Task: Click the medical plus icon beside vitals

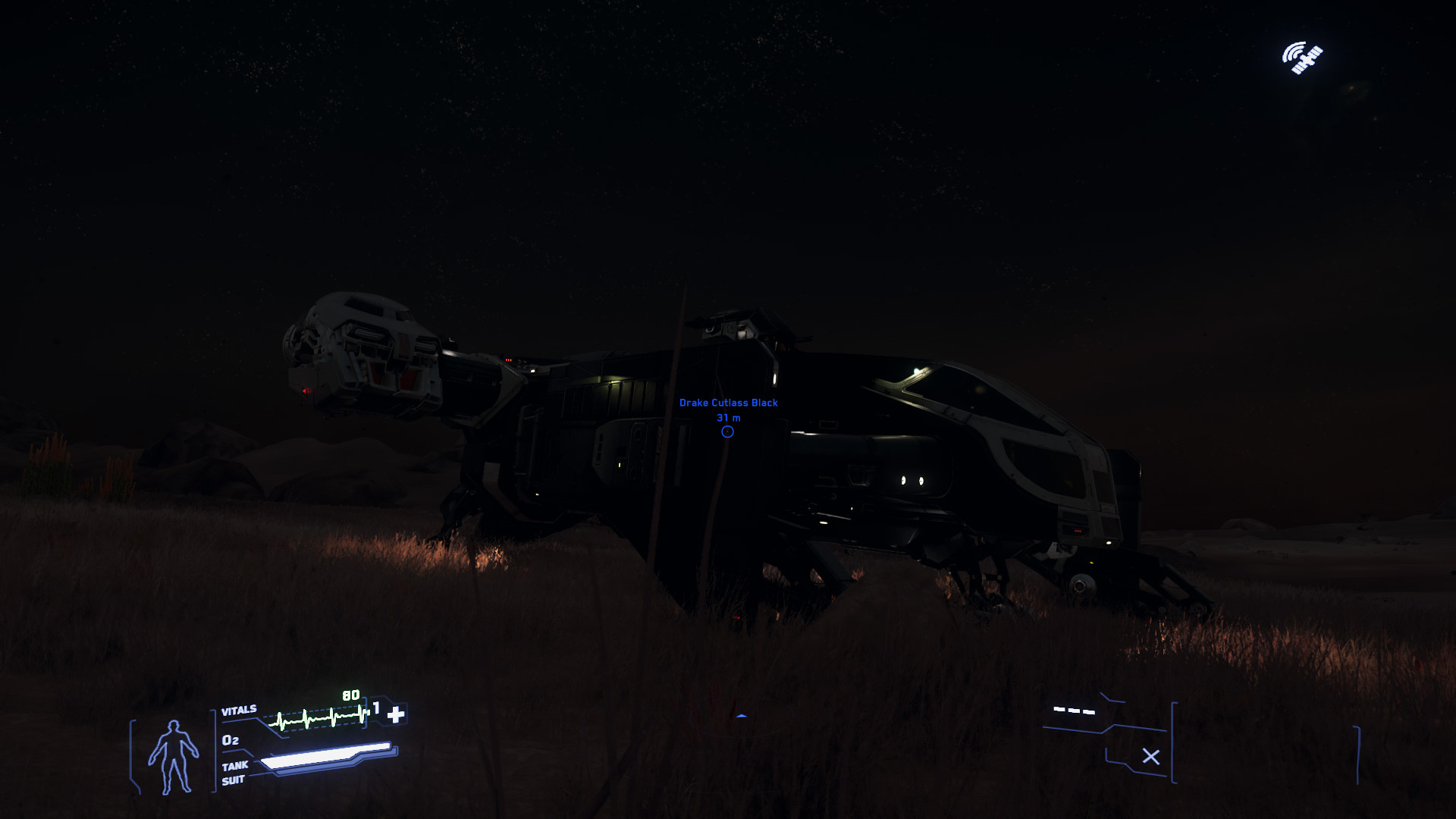Action: click(396, 714)
